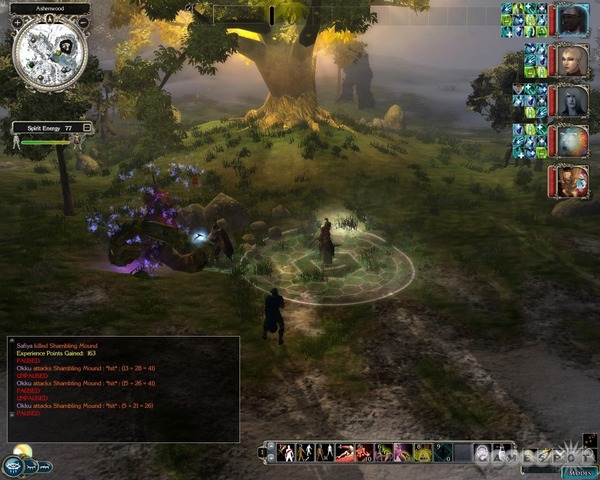Select the white bear companion portrait
Image resolution: width=600 pixels, height=480 pixels.
[x=573, y=141]
